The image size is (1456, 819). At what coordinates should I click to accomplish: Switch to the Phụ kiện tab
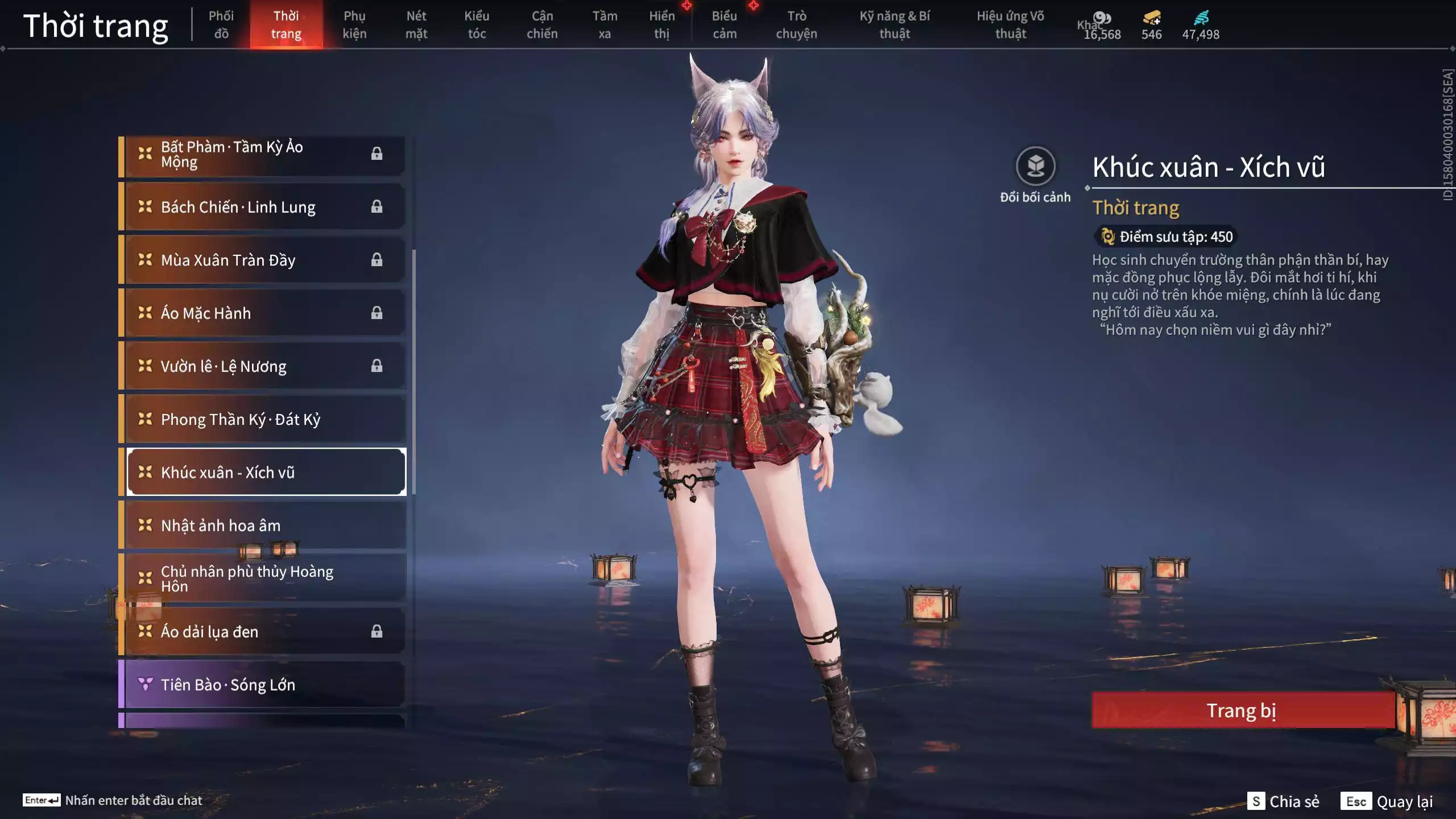(x=354, y=24)
